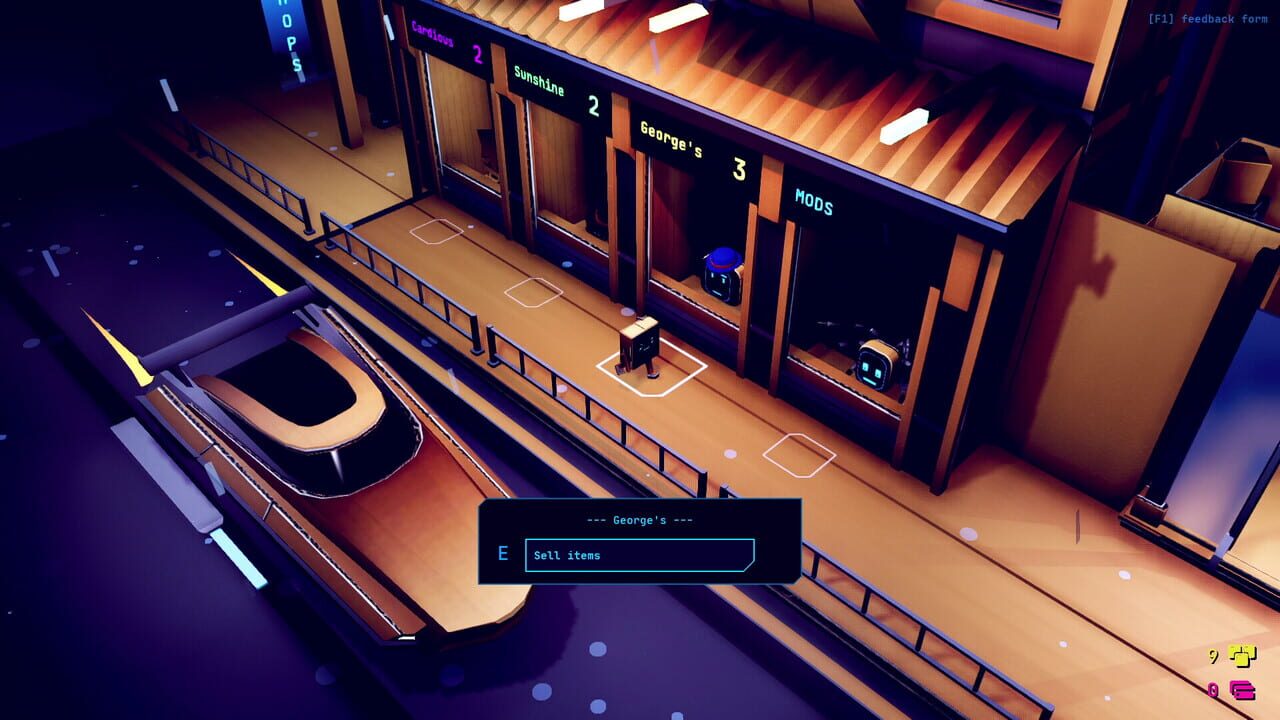Click the MODS sign
Image resolution: width=1280 pixels, height=720 pixels.
[816, 204]
